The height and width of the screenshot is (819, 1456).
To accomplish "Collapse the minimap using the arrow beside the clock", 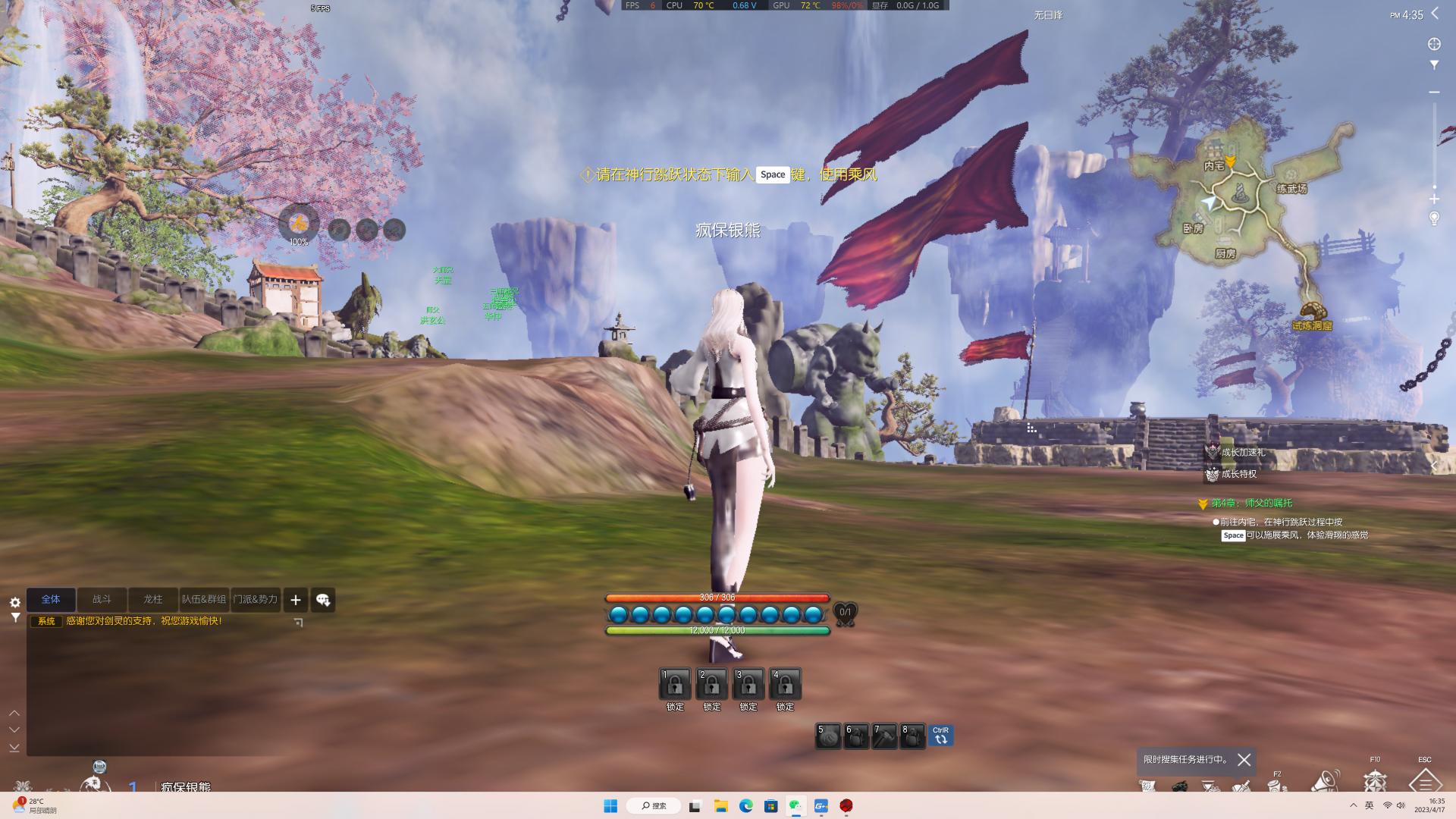I will (1435, 14).
